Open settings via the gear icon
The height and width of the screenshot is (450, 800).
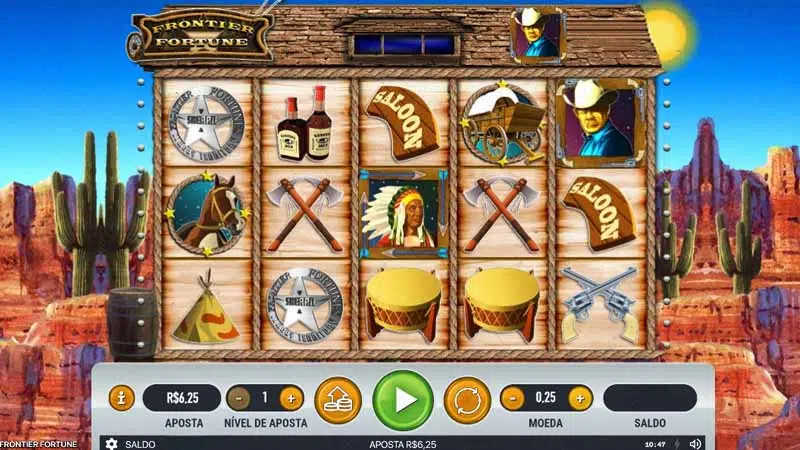[x=111, y=443]
